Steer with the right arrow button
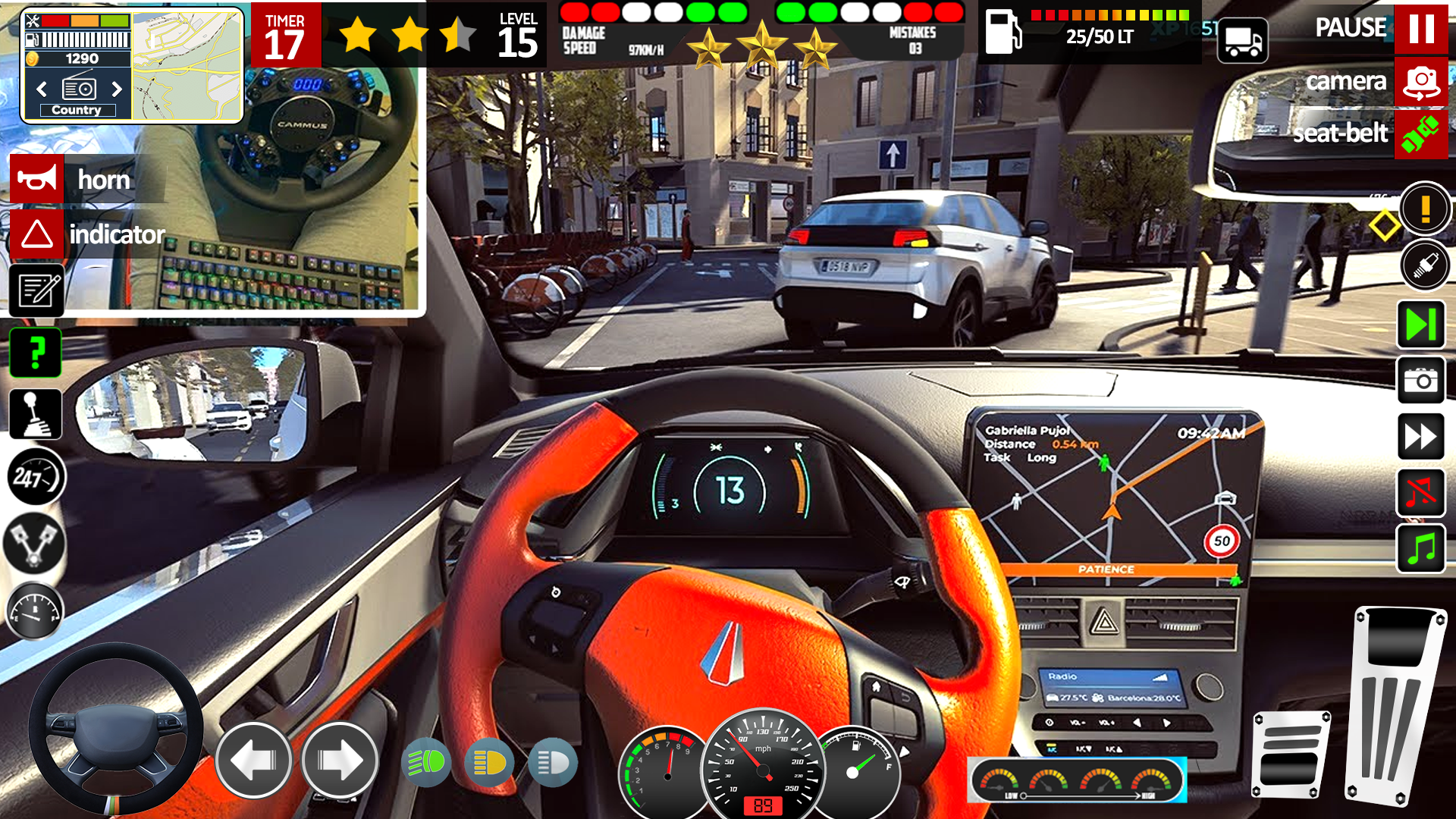 click(x=340, y=760)
